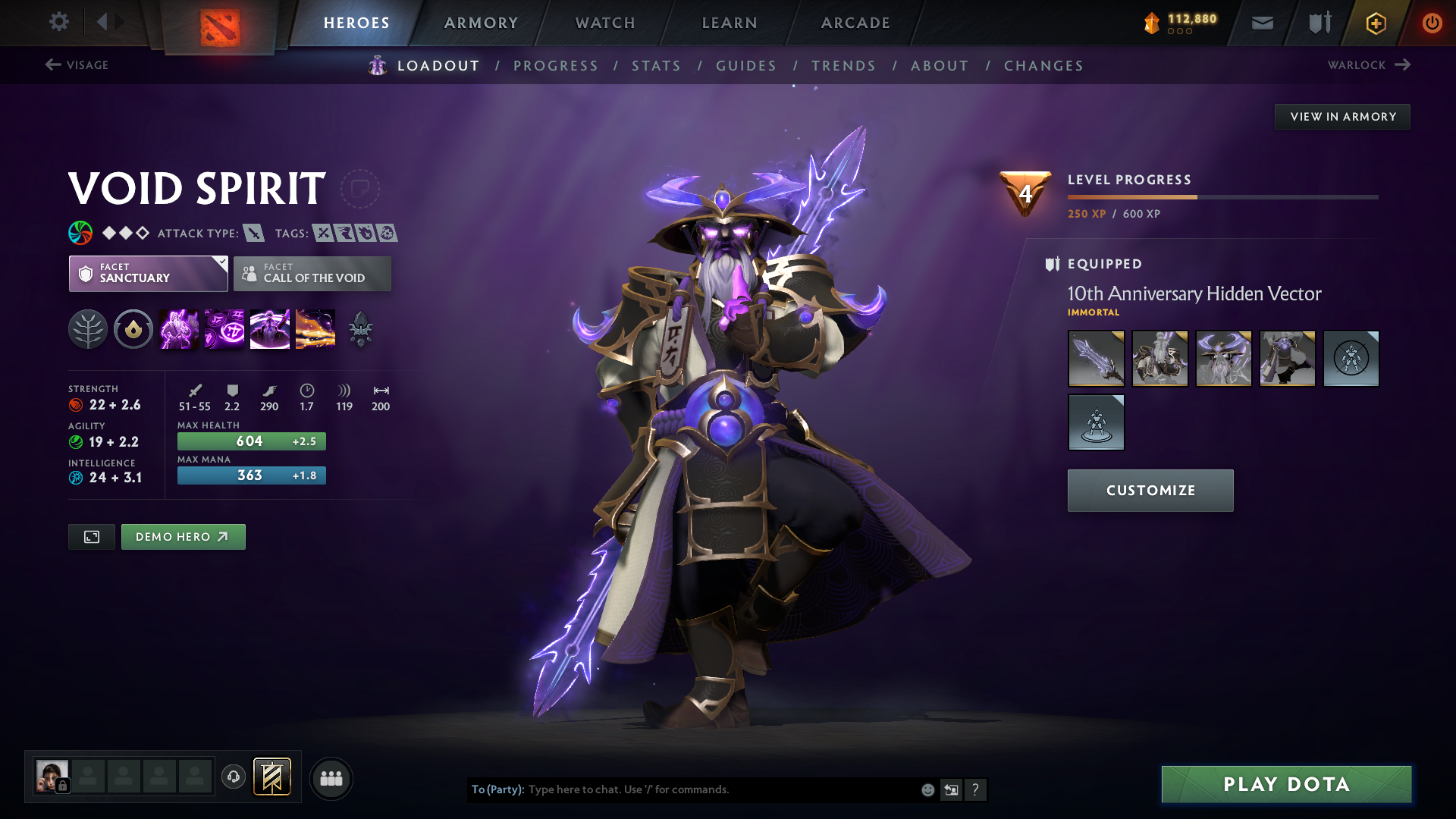This screenshot has height=819, width=1456.
Task: Click the Dissimilate ability icon
Action: 224,328
